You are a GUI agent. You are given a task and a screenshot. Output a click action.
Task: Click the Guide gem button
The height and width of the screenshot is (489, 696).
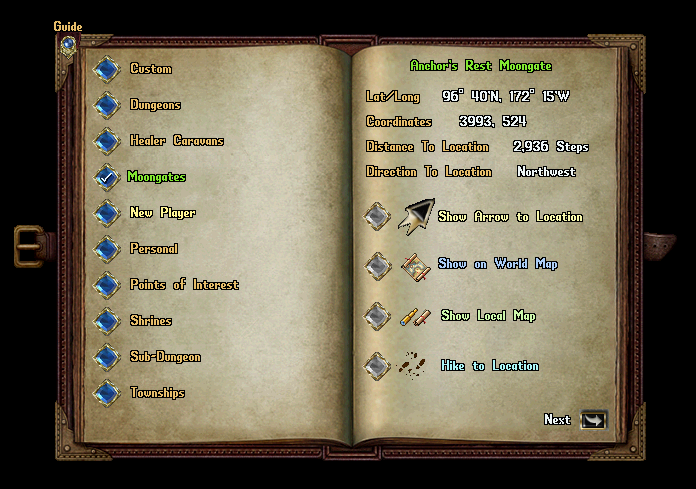tap(68, 44)
